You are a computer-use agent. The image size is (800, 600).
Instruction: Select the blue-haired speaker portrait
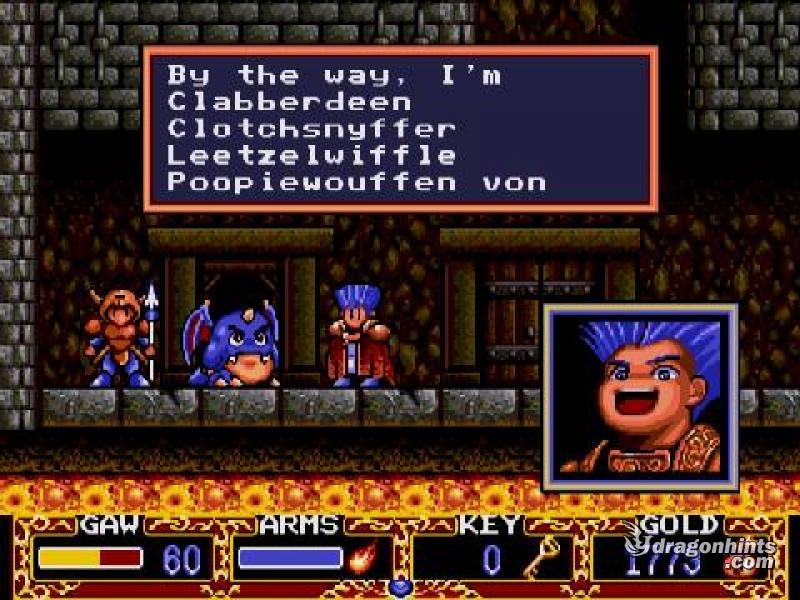640,397
